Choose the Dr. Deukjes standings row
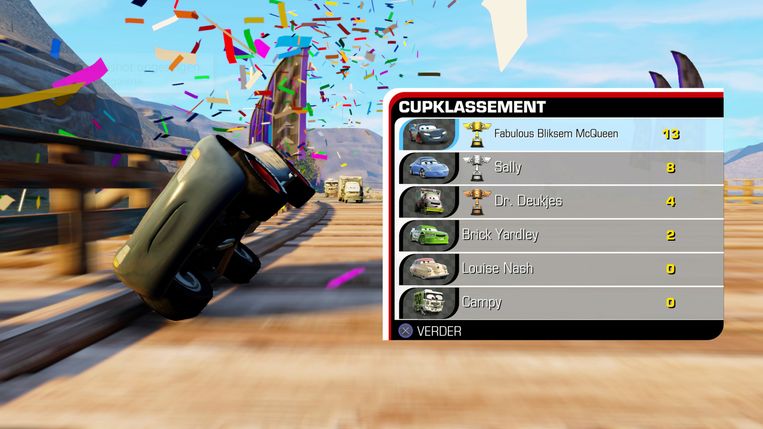Image resolution: width=763 pixels, height=429 pixels. (x=557, y=201)
